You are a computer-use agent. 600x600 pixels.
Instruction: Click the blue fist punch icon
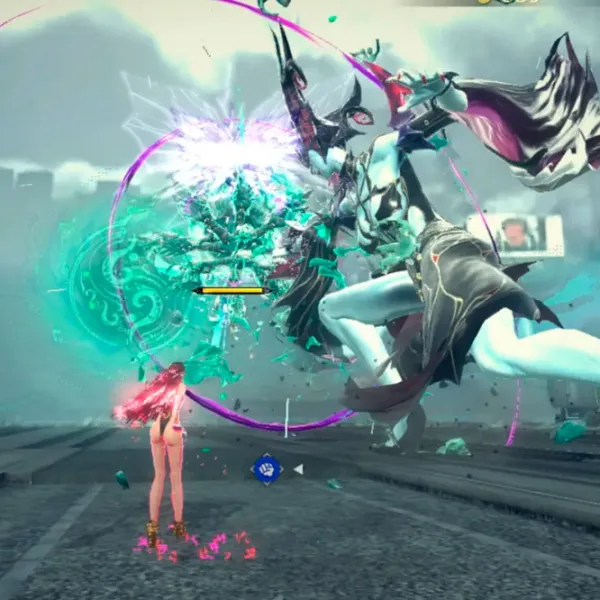(x=267, y=469)
